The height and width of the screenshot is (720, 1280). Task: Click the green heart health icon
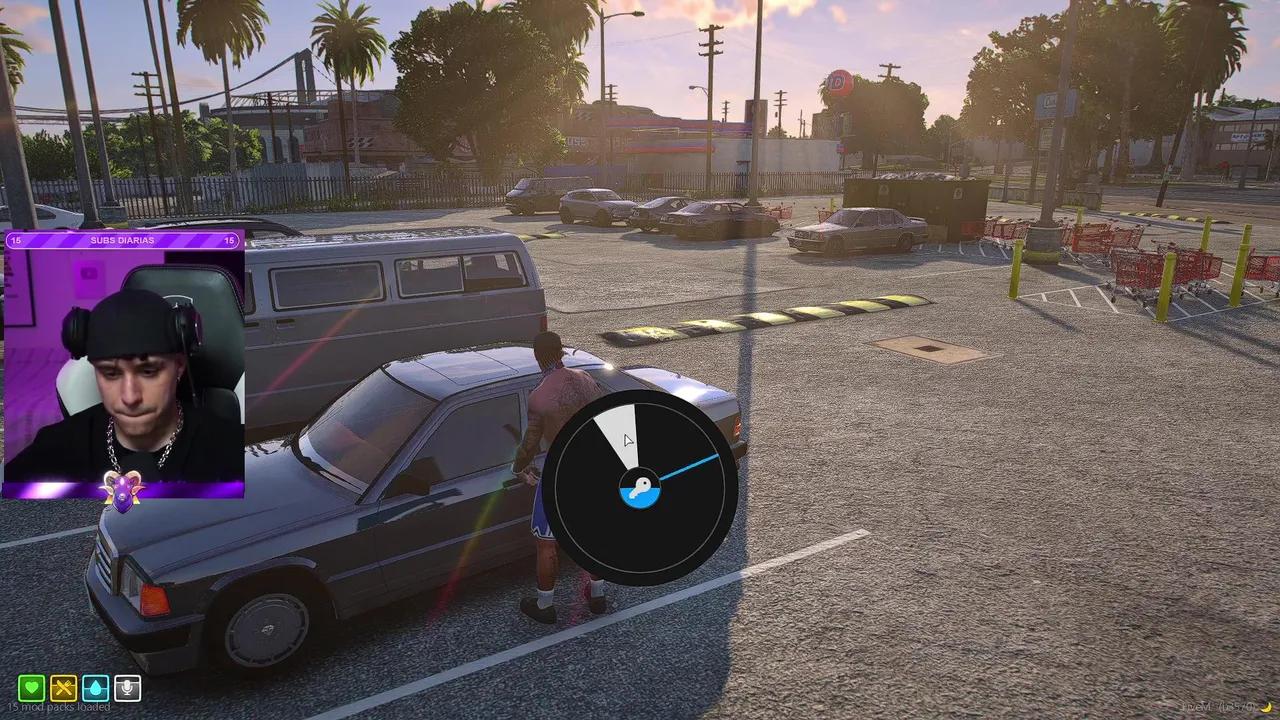pyautogui.click(x=32, y=688)
